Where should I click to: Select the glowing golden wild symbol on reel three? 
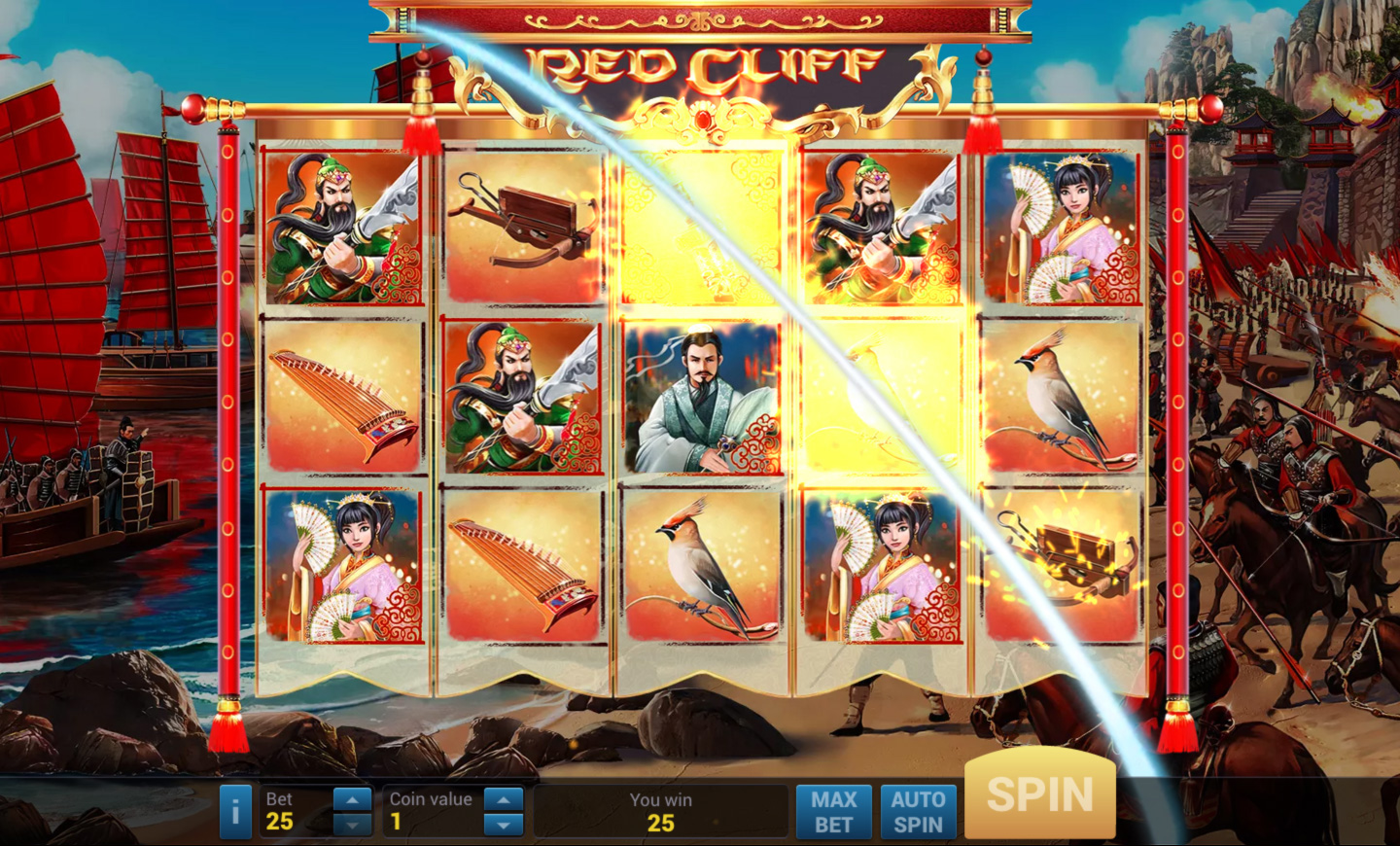(702, 226)
